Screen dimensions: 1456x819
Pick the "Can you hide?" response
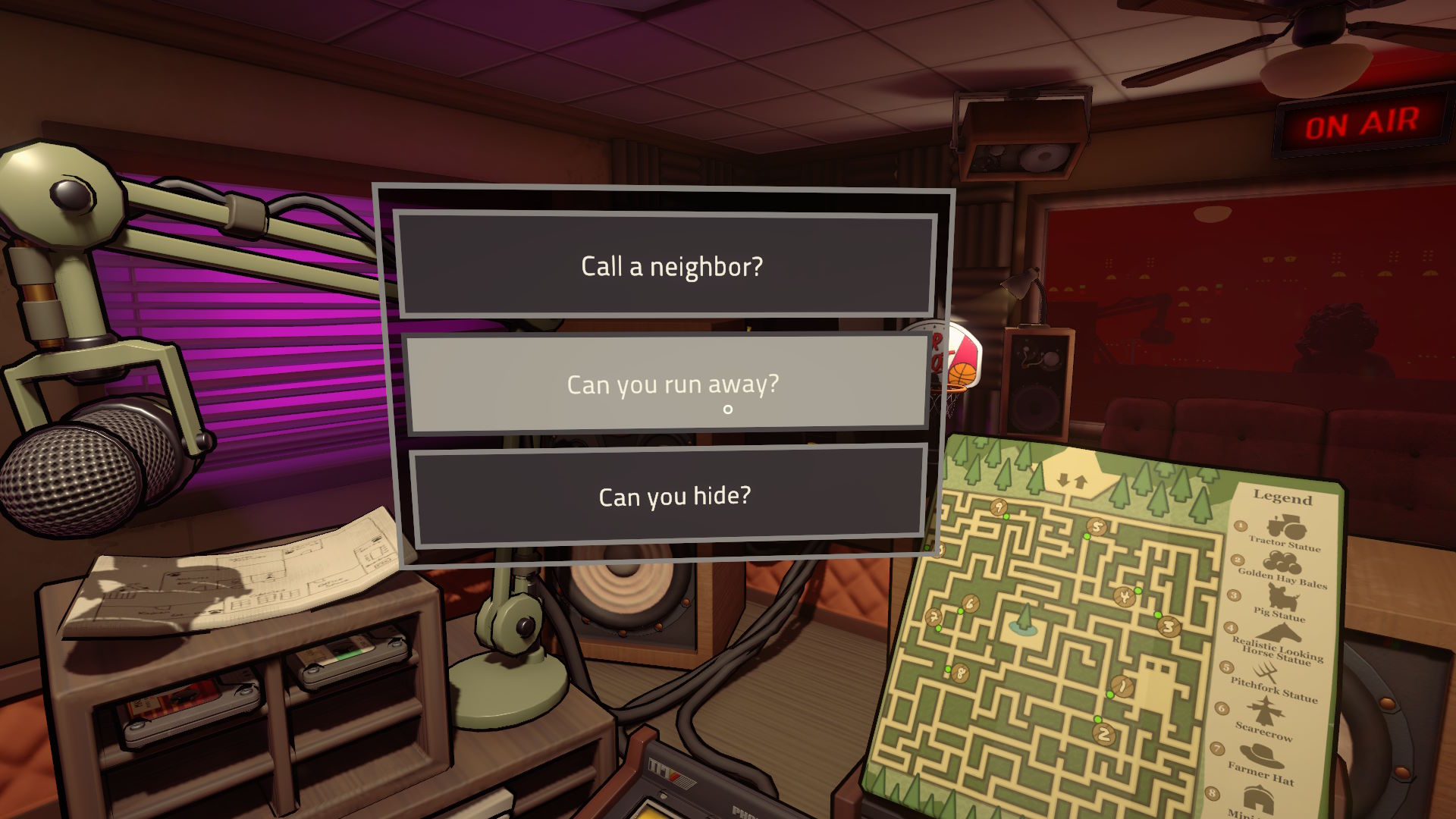(x=669, y=496)
